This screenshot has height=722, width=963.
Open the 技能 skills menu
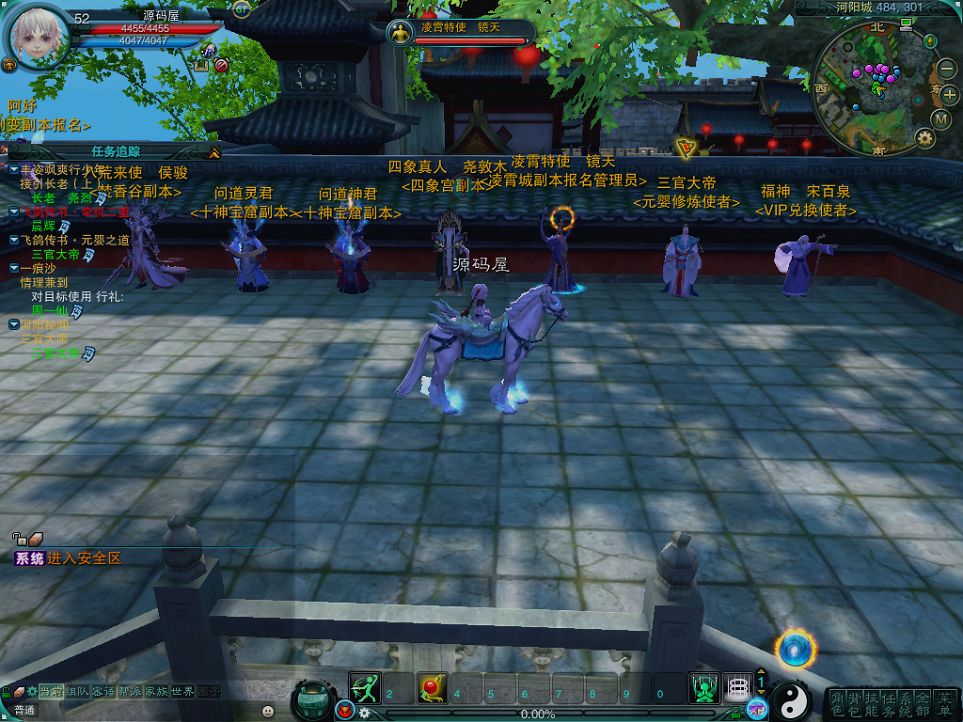pyautogui.click(x=872, y=702)
